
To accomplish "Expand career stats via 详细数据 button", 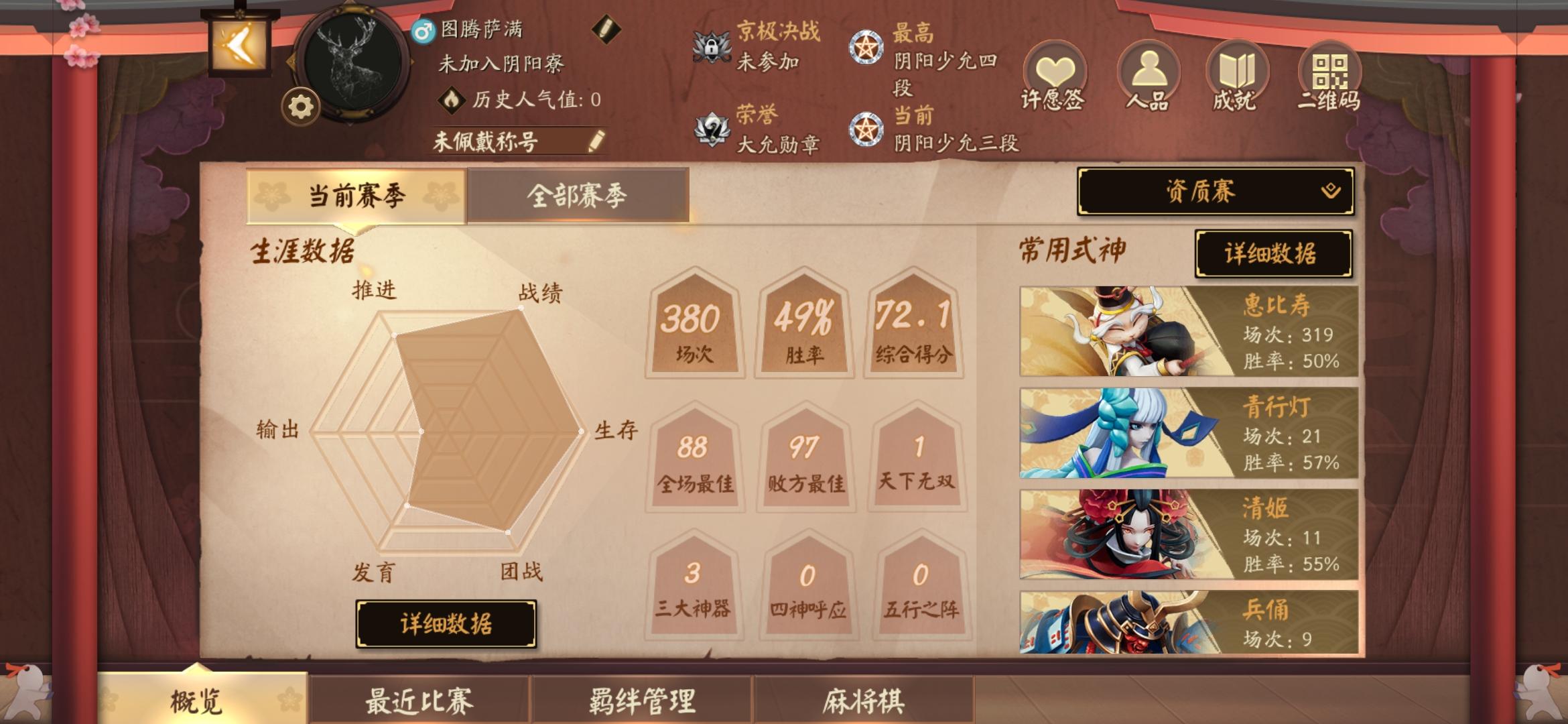I will pos(447,623).
